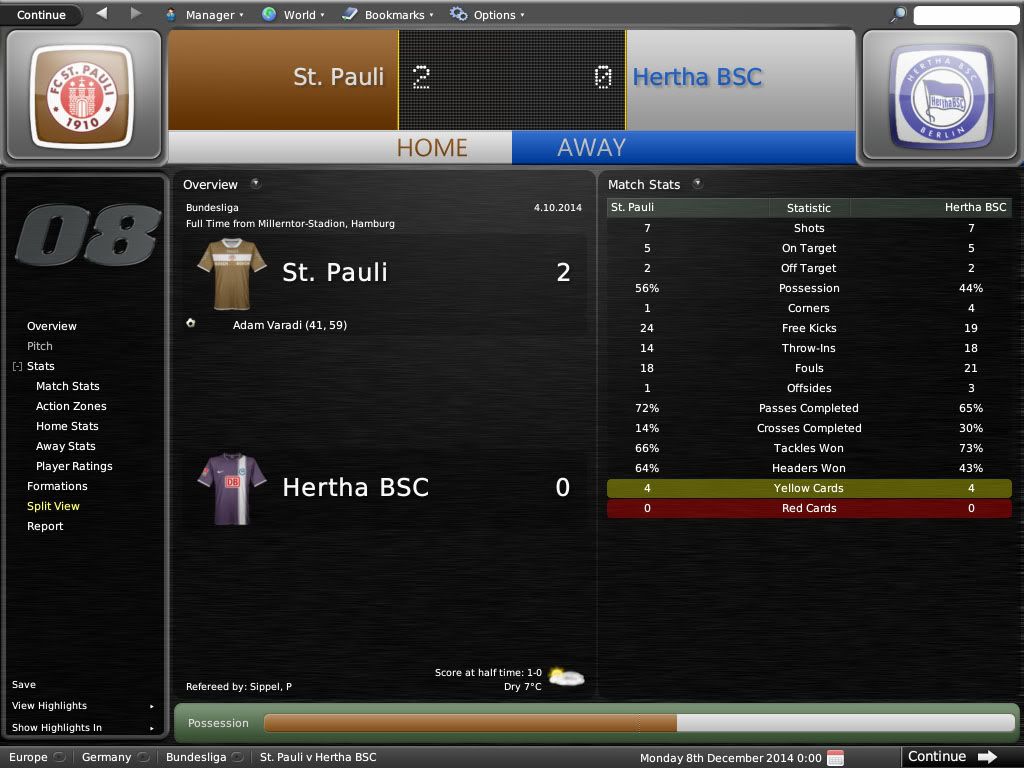Select the Bundesliga breadcrumb in the bottom bar
The image size is (1024, 768).
click(196, 757)
